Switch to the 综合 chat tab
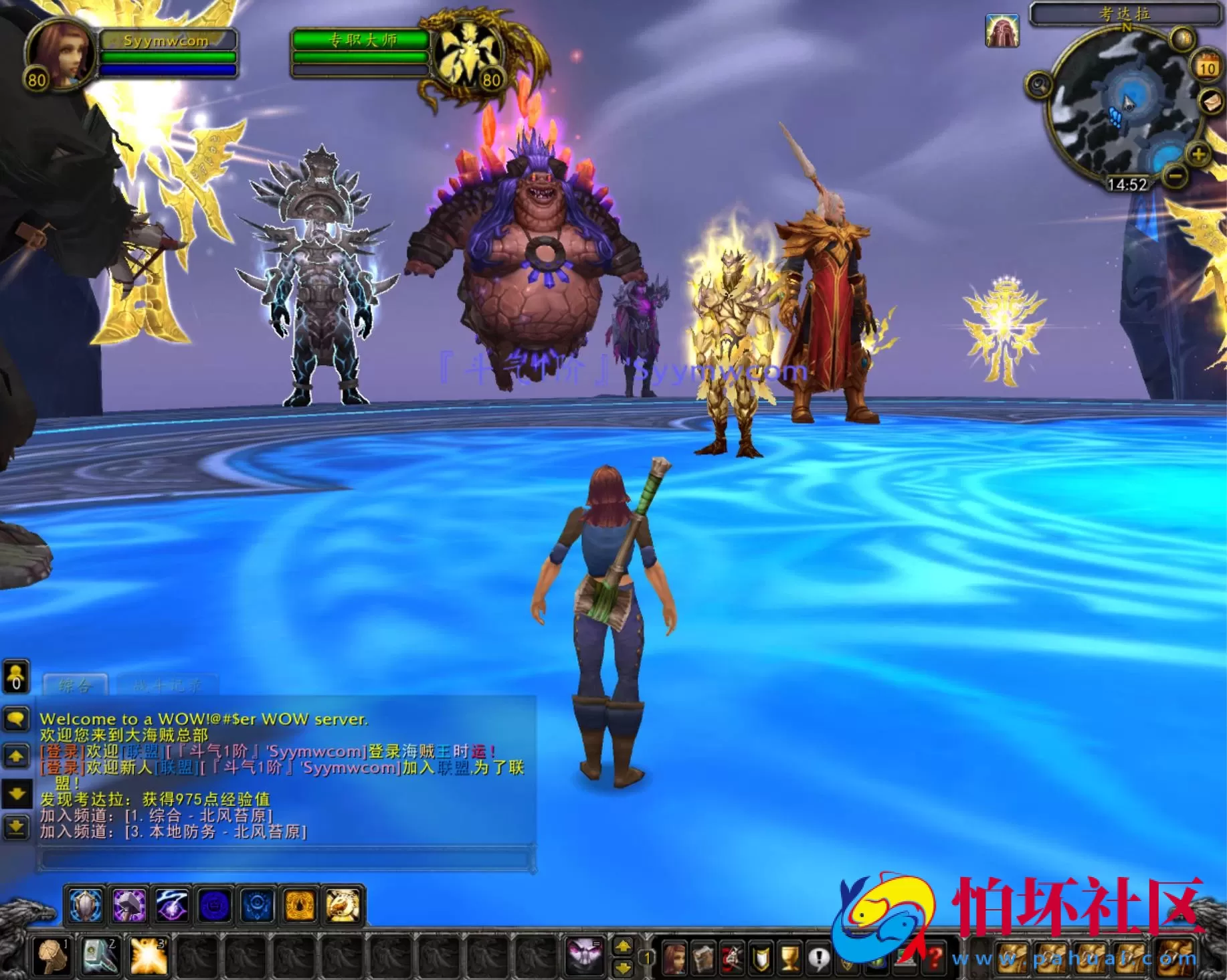Image resolution: width=1227 pixels, height=980 pixels. pos(74,686)
